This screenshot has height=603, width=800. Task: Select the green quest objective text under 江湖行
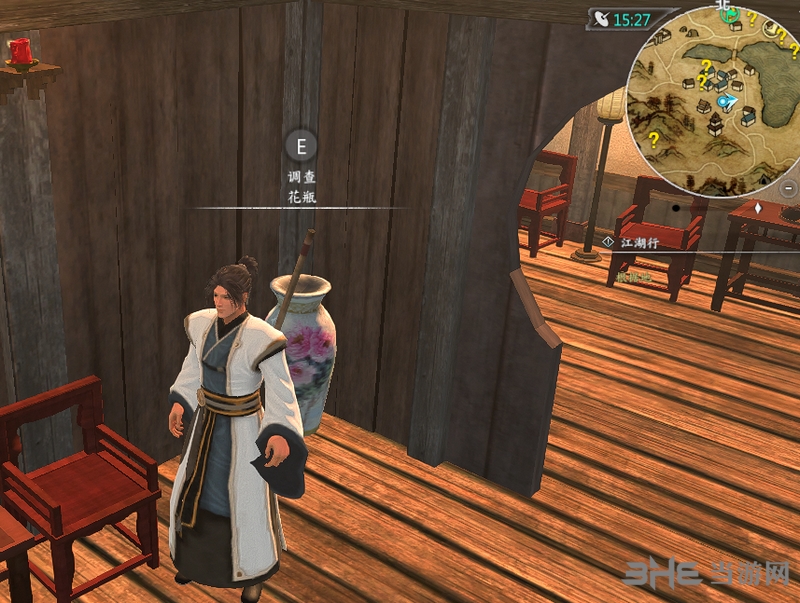click(x=633, y=276)
